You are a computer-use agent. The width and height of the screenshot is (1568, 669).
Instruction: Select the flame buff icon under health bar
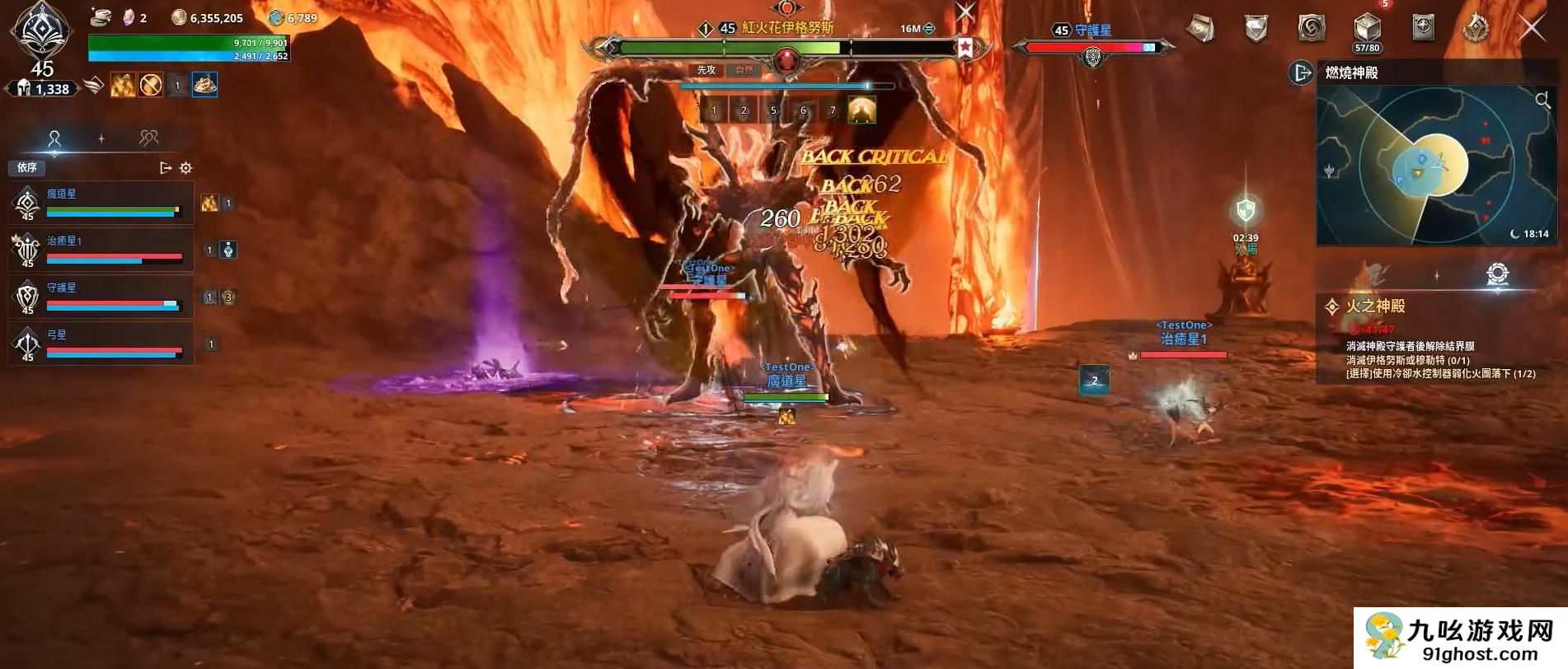click(123, 85)
